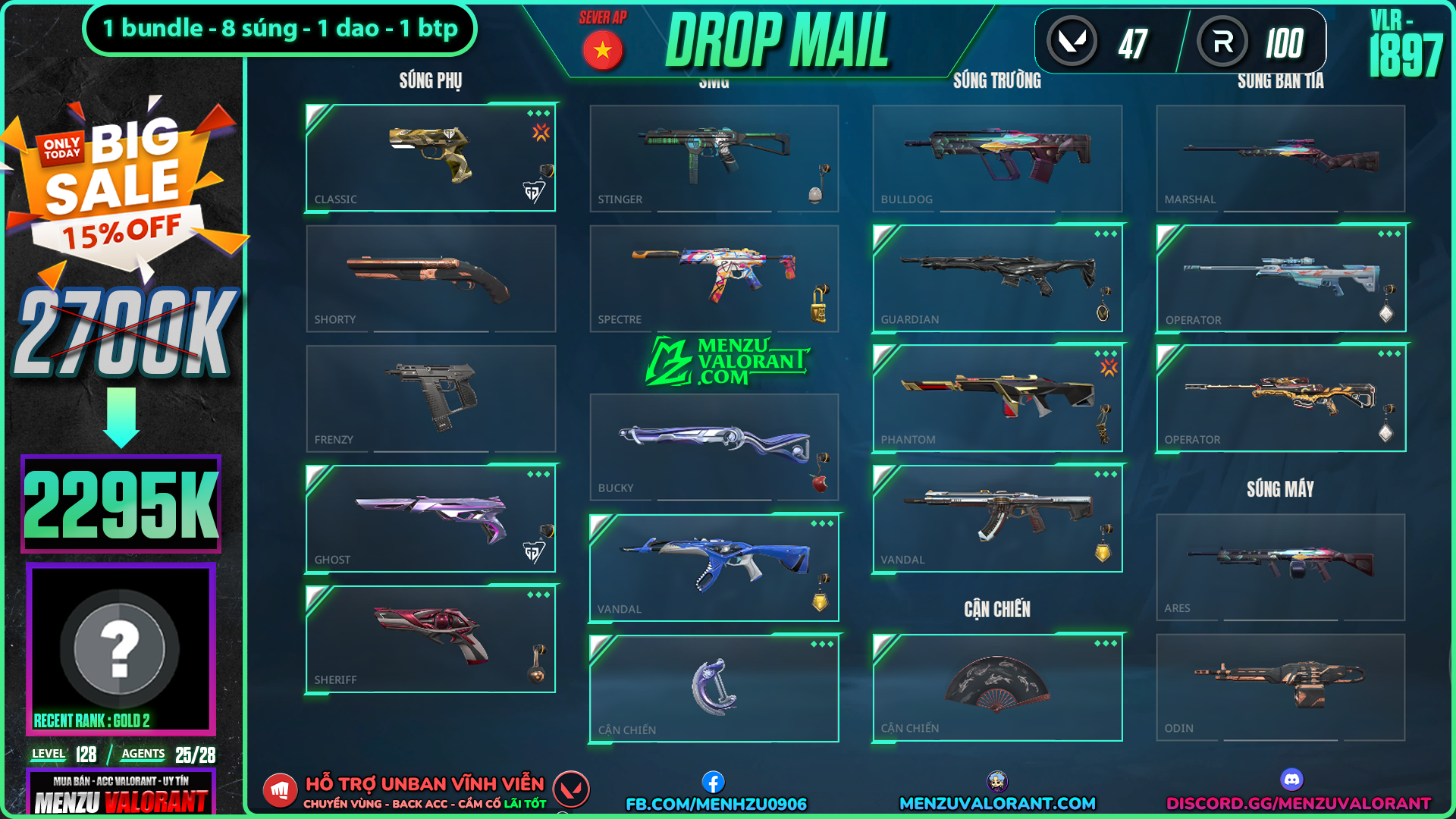The image size is (1456, 819).
Task: Select the Odin machine gun slot
Action: point(1280,687)
